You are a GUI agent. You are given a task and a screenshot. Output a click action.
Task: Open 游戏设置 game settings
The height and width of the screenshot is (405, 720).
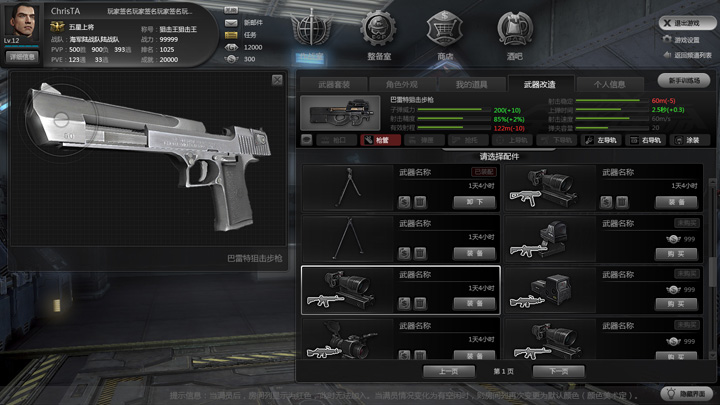[687, 40]
